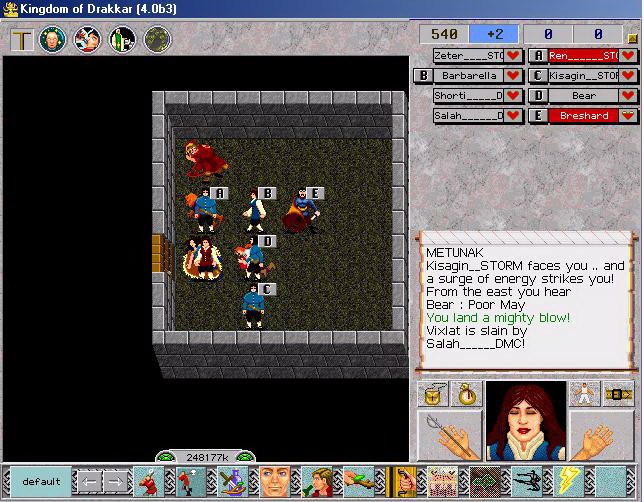Pick Salah in the player list

tap(467, 115)
